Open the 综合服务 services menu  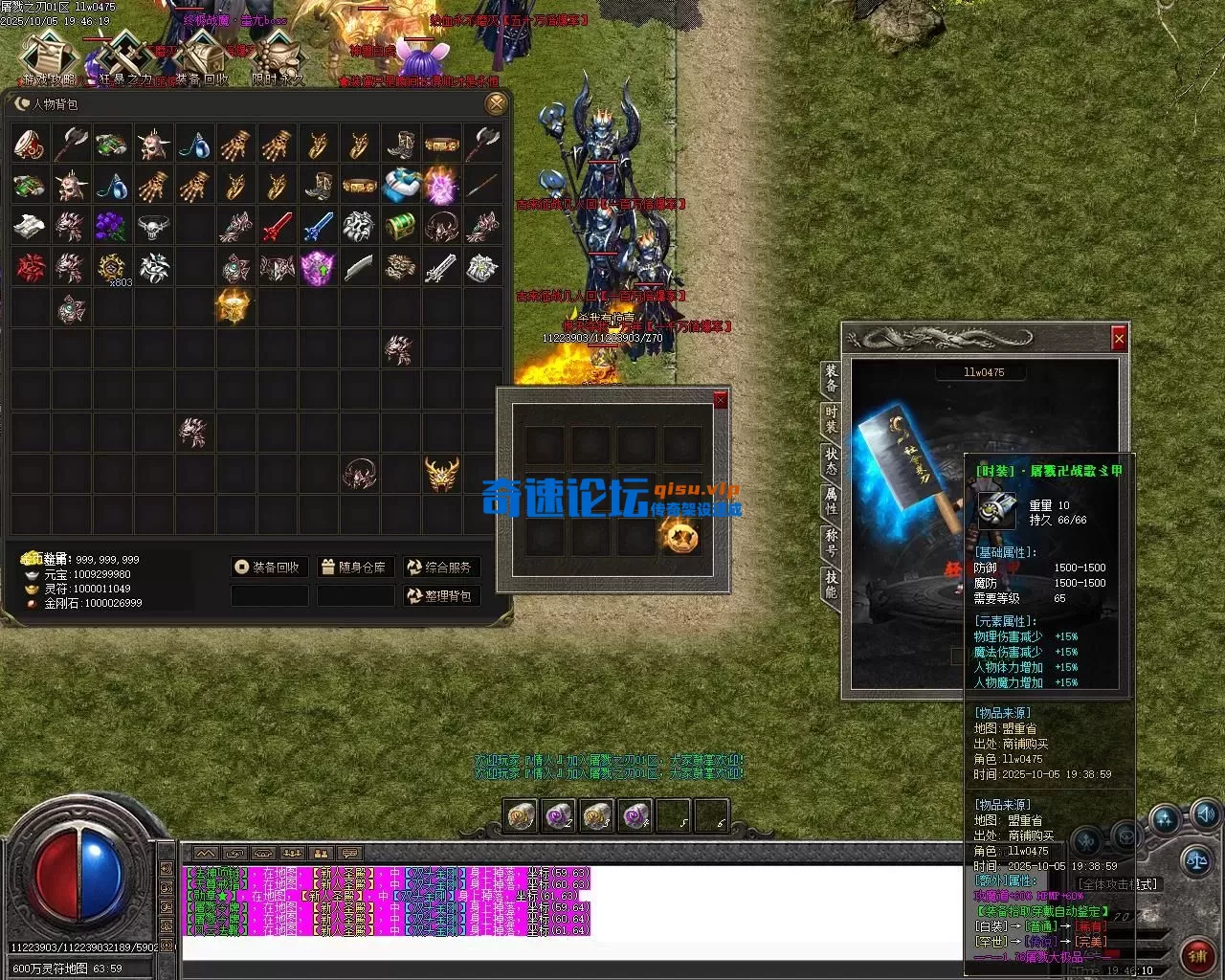pos(440,568)
